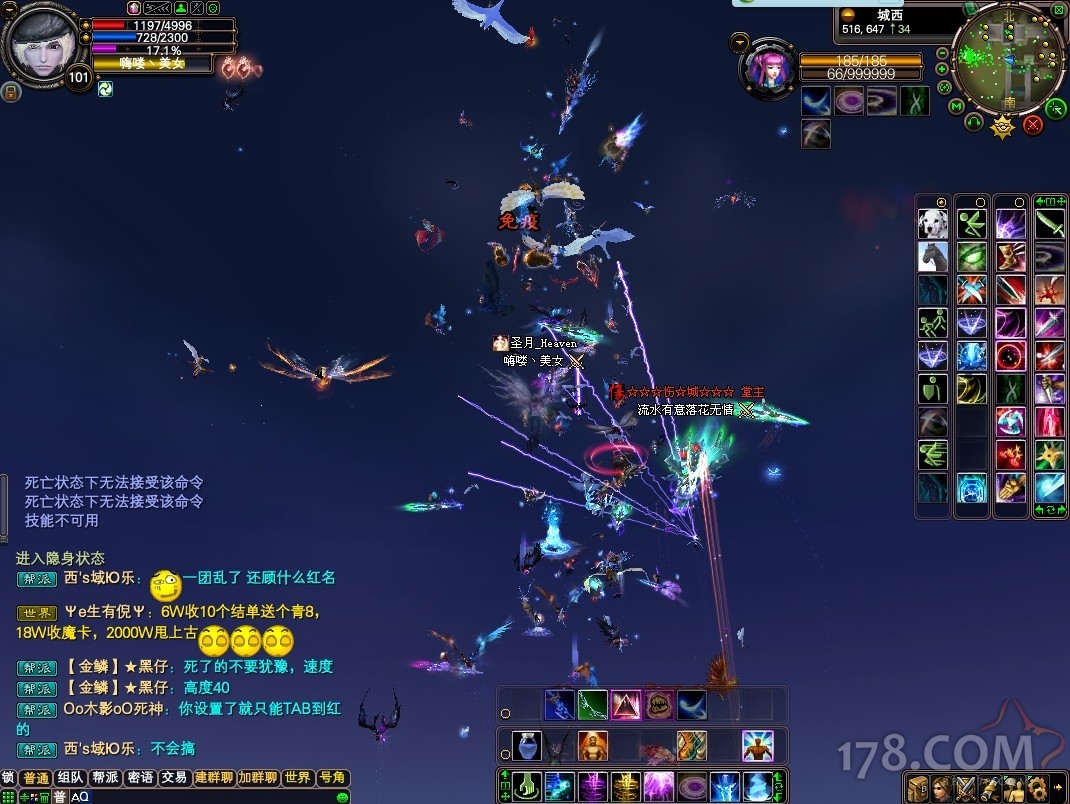
Task: Switch to the 密语 whisper tab
Action: coord(140,778)
